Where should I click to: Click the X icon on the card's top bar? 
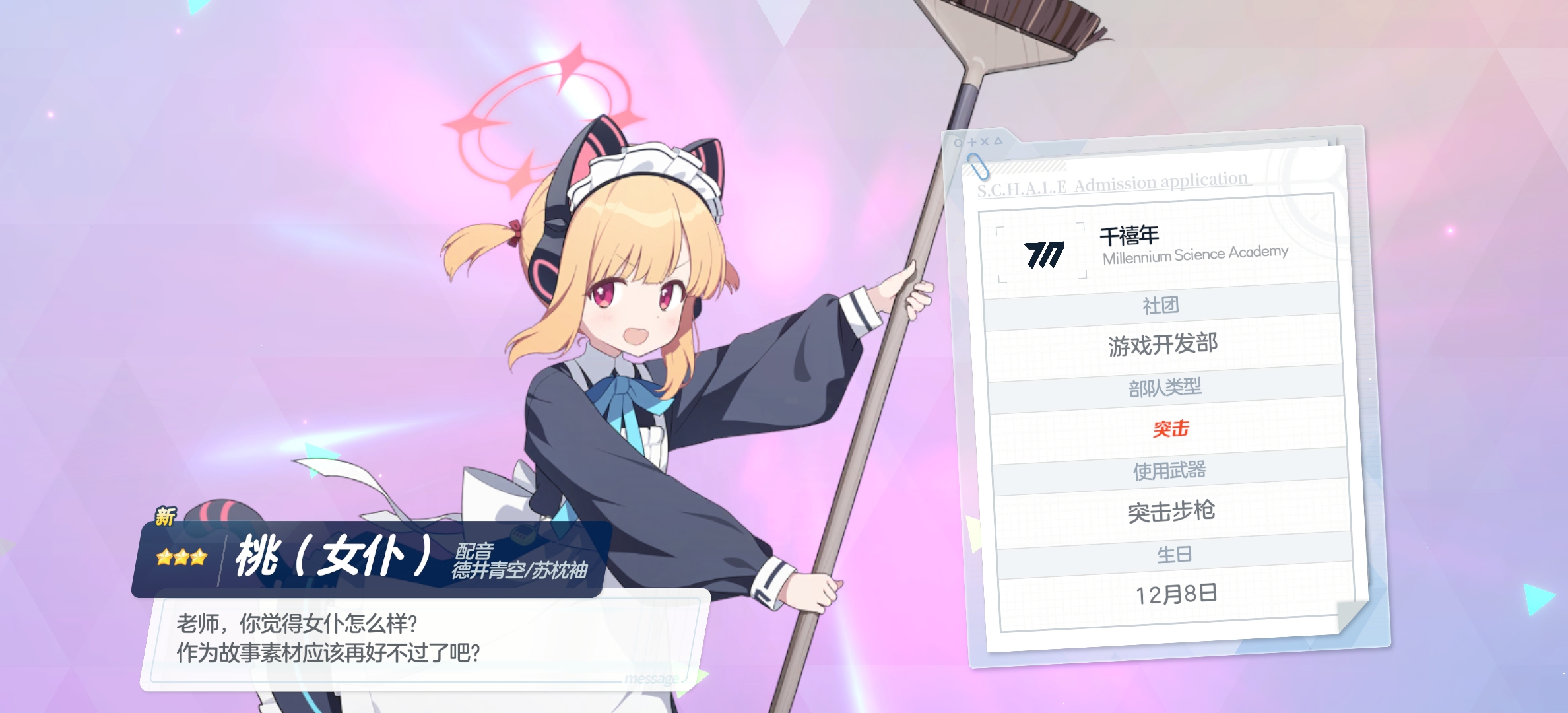[x=985, y=141]
